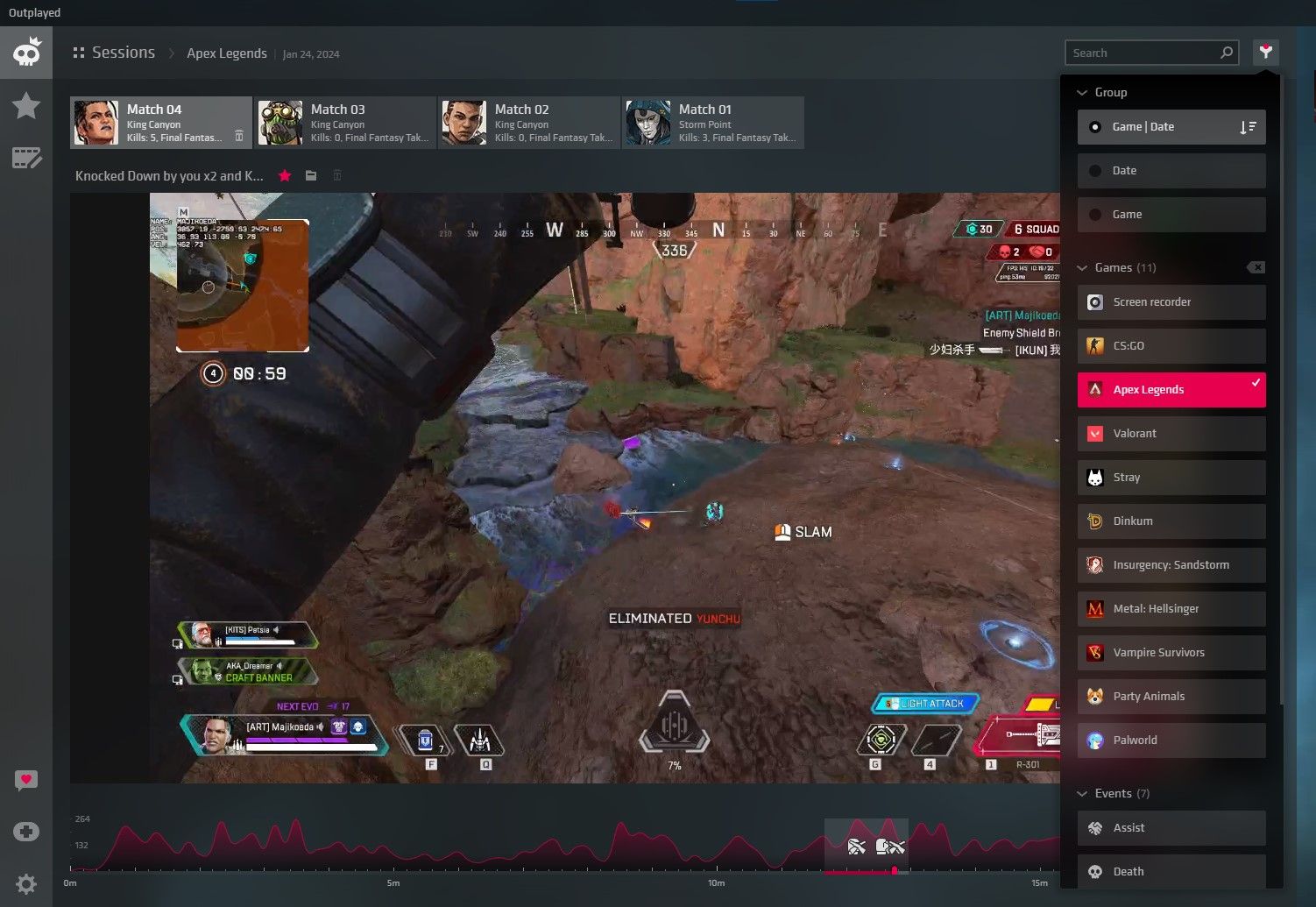Select the favorites star in the left sidebar
This screenshot has width=1316, height=907.
pos(26,105)
